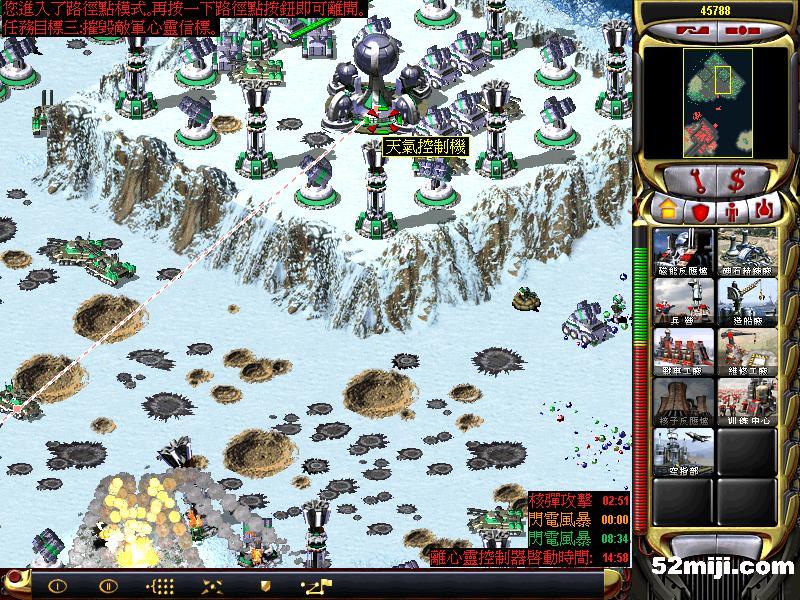Activate the sell dollar-sign button
Image resolution: width=800 pixels, height=600 pixels.
pyautogui.click(x=738, y=180)
